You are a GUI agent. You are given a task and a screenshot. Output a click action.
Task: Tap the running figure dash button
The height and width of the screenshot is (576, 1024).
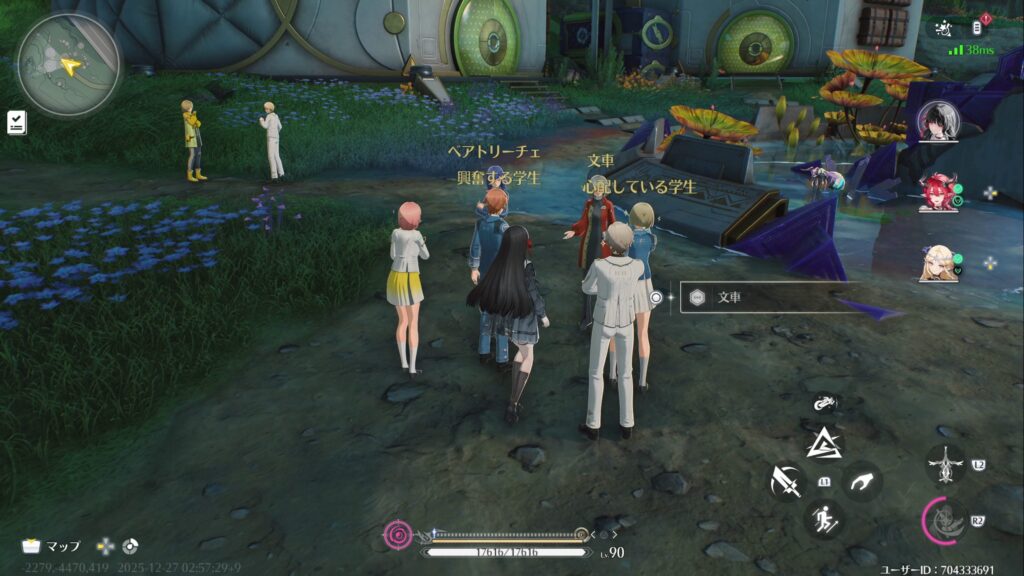tap(824, 519)
